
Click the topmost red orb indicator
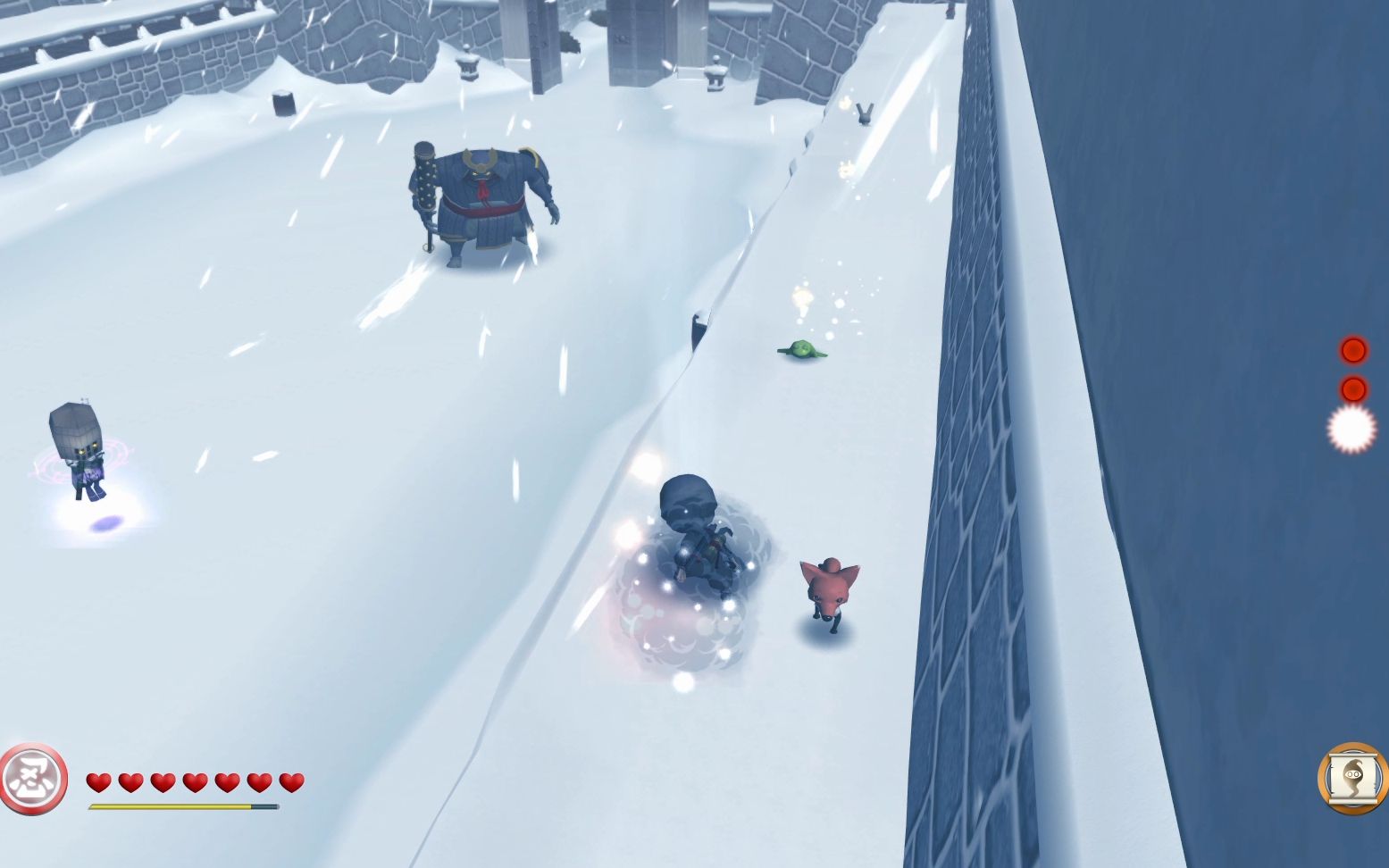click(x=1353, y=350)
